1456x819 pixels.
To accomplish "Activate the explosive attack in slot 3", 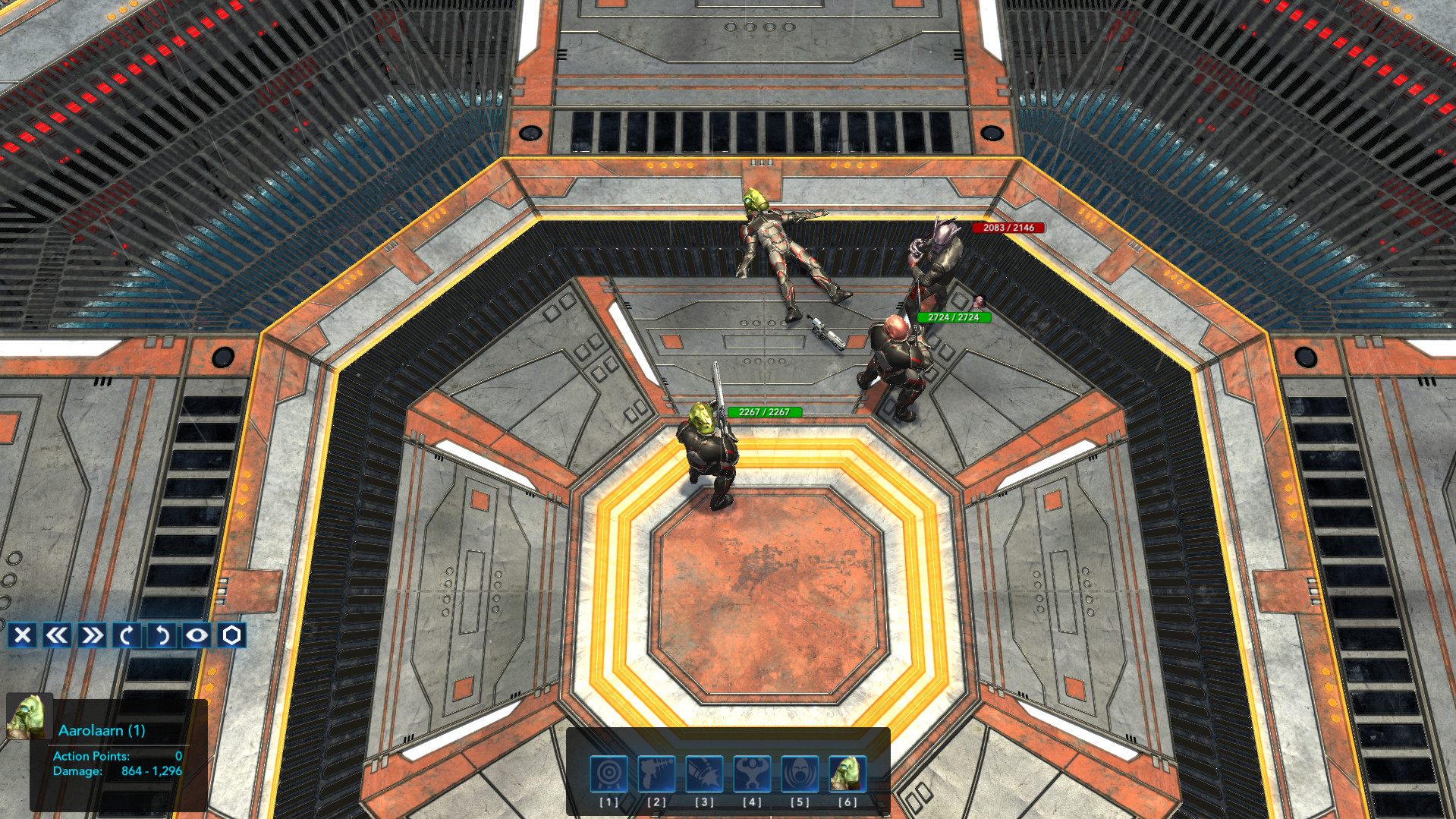I will (x=704, y=772).
